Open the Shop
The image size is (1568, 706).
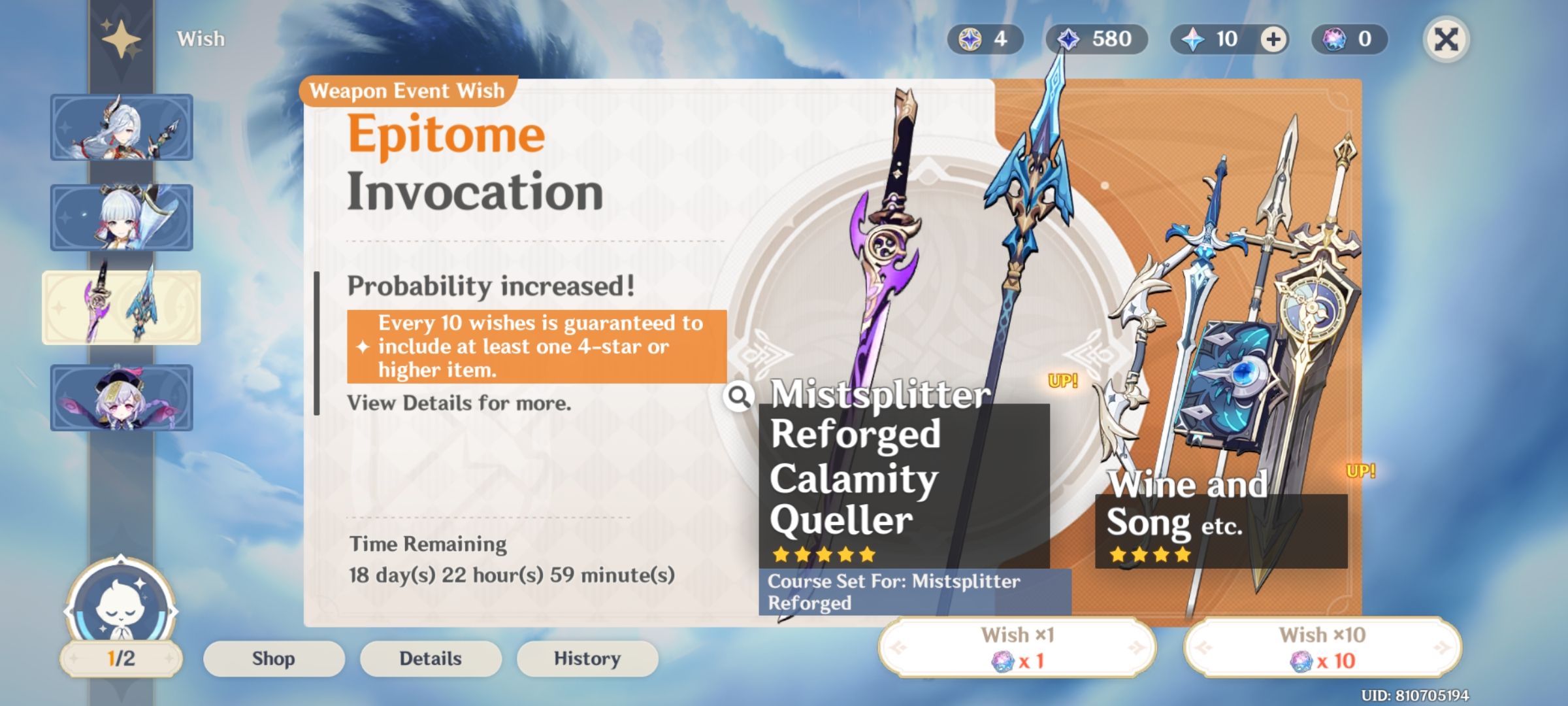pyautogui.click(x=274, y=658)
